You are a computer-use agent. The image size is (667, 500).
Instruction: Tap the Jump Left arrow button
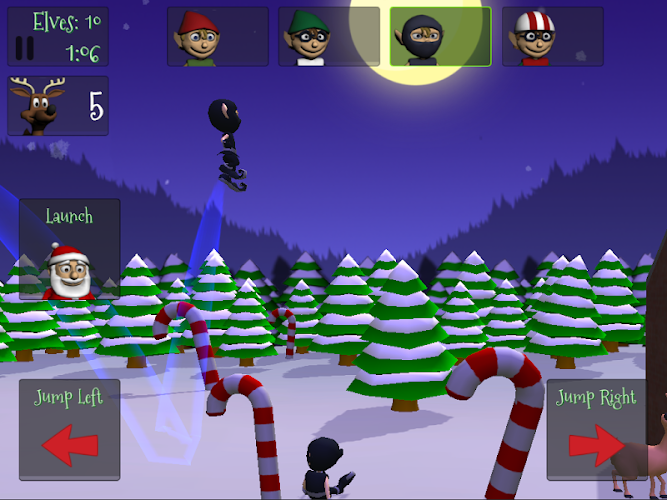pos(69,429)
